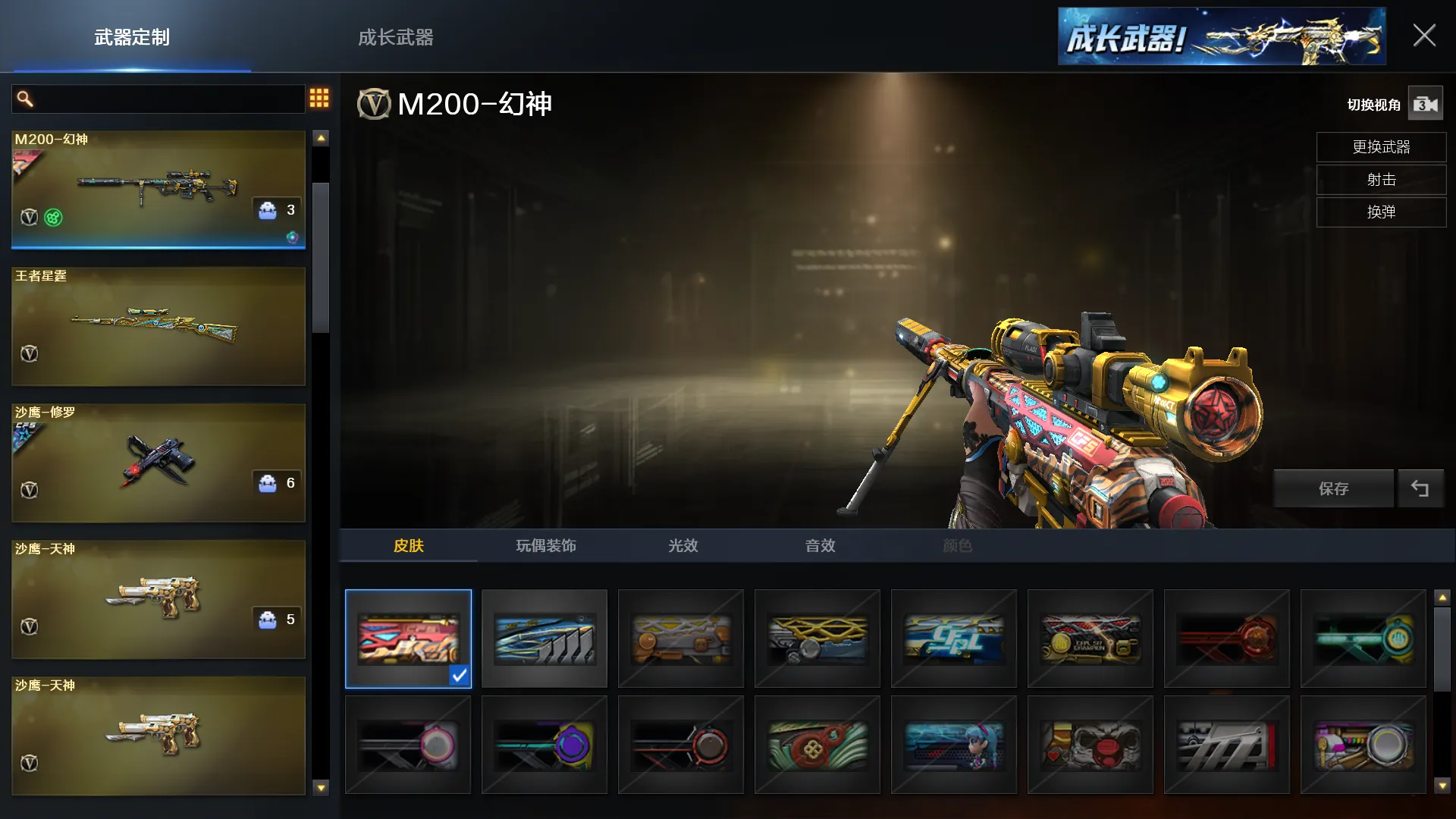
Task: Select the 武器定制 tab
Action: pos(132,37)
